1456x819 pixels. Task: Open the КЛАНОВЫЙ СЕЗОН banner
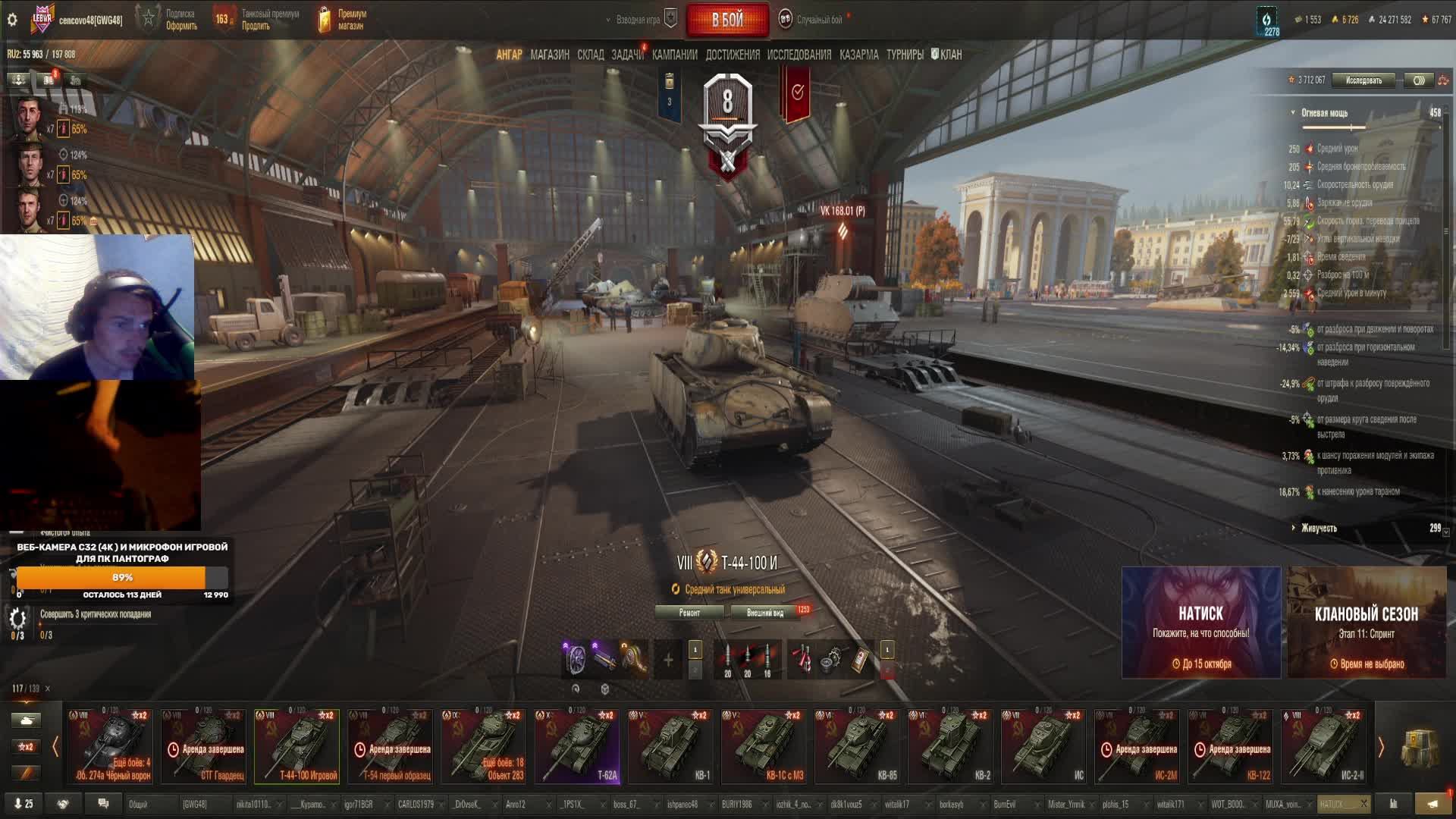click(x=1367, y=622)
